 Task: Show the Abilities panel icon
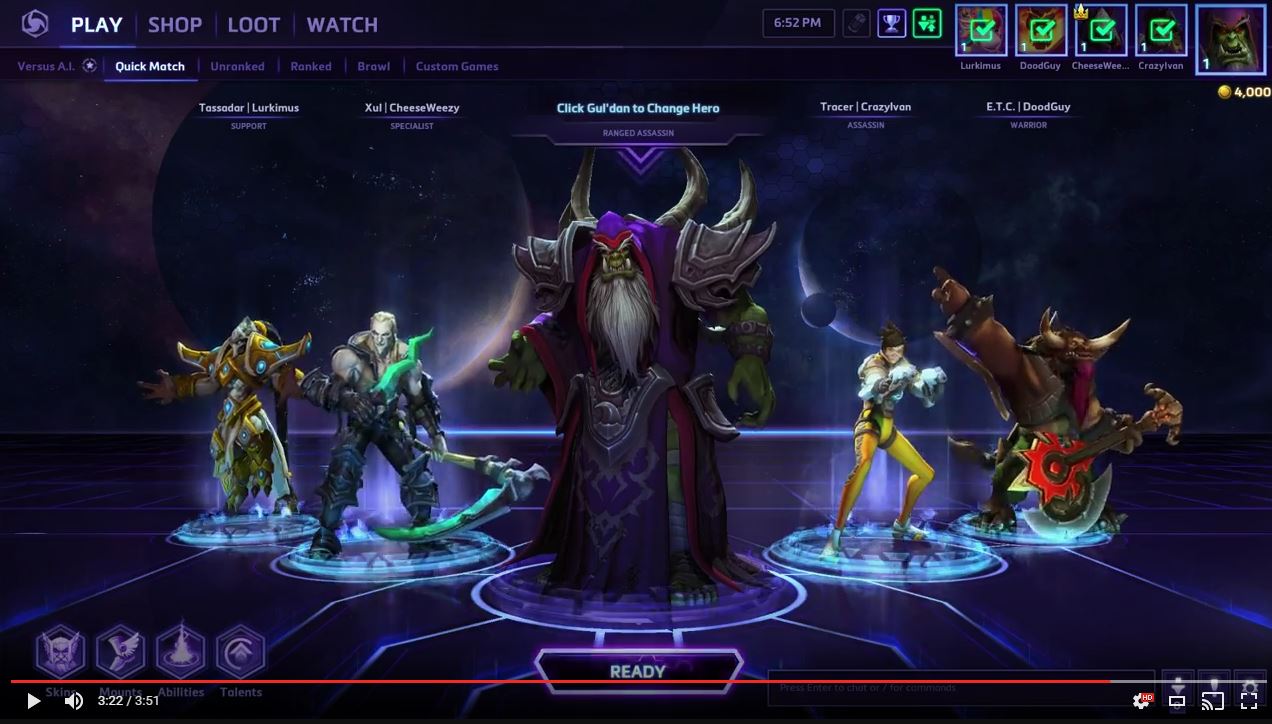coord(180,652)
